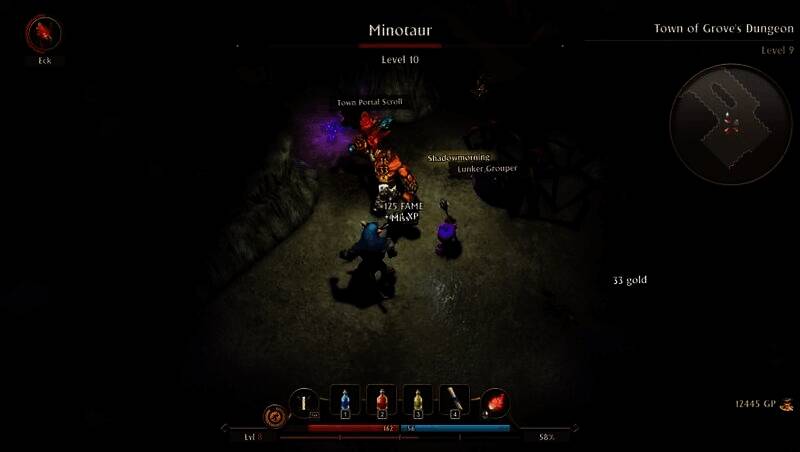Use the blue mana potion in slot 1
The image size is (800, 452).
coord(345,401)
